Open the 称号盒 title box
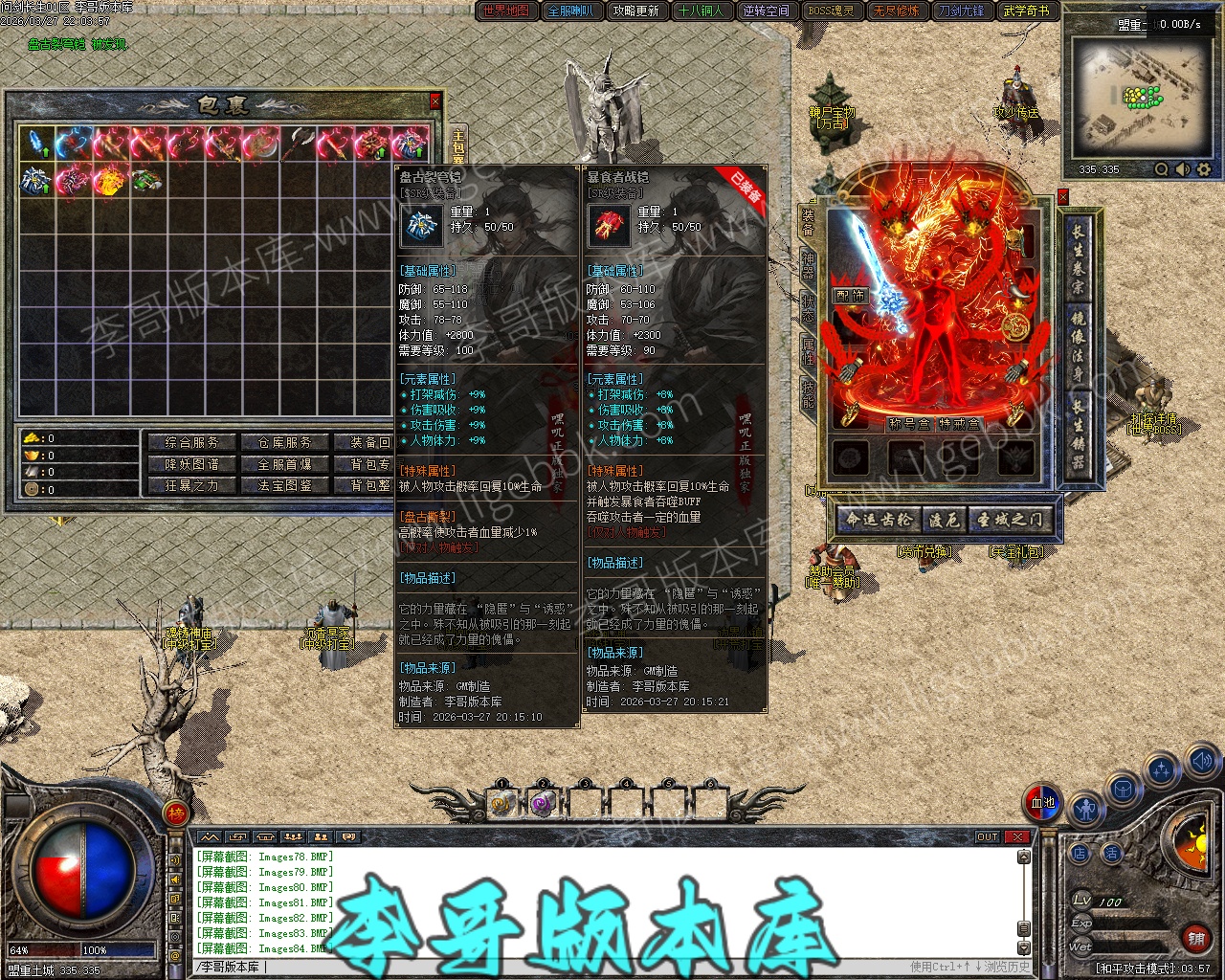This screenshot has height=980, width=1225. pyautogui.click(x=908, y=424)
